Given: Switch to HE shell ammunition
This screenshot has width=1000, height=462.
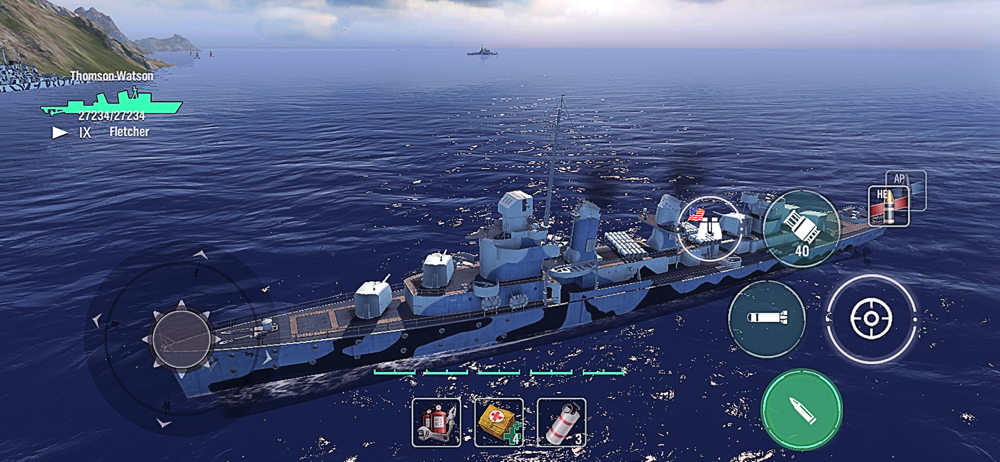Looking at the screenshot, I should tap(888, 206).
